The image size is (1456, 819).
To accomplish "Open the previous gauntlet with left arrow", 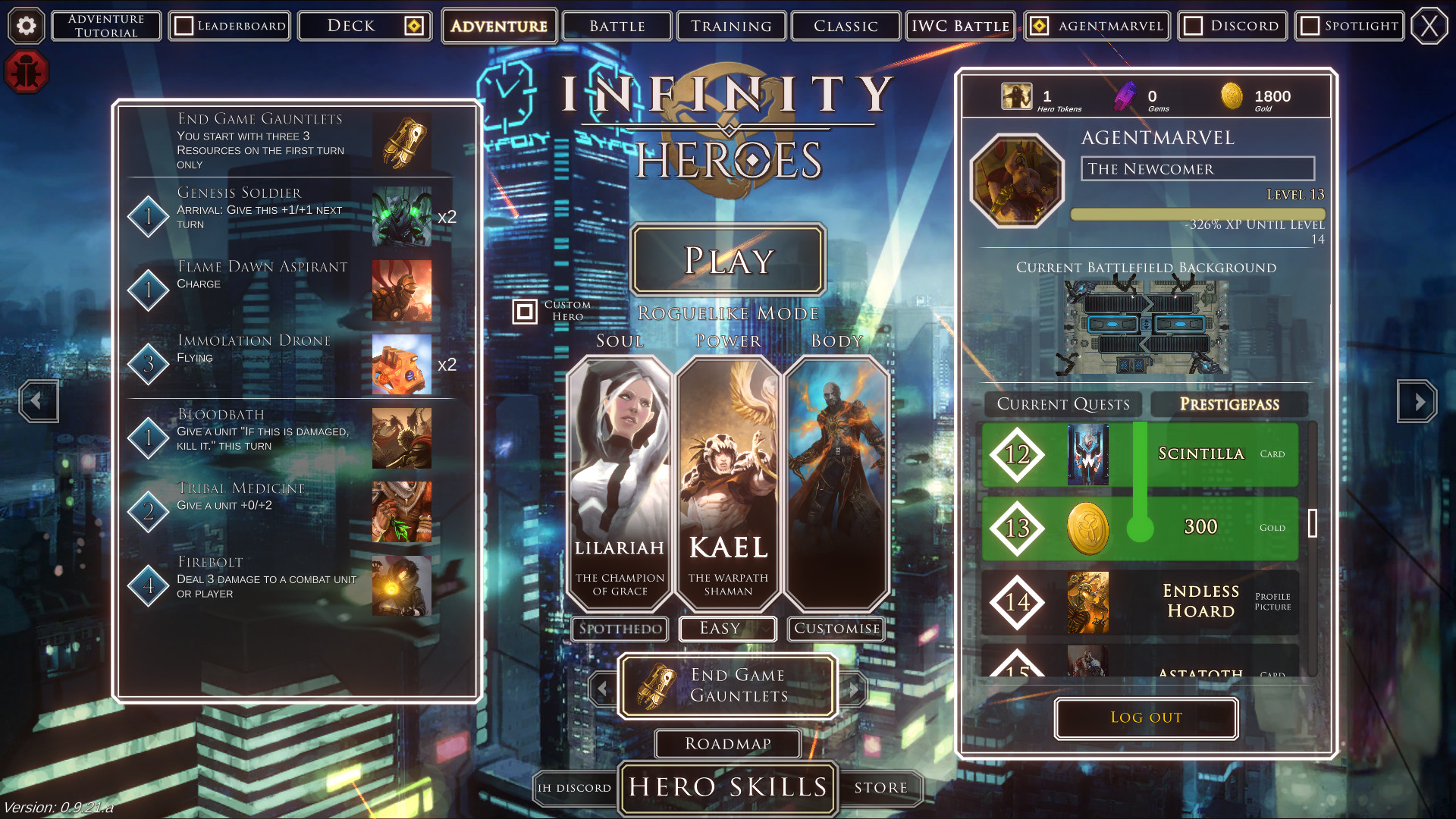I will point(603,687).
